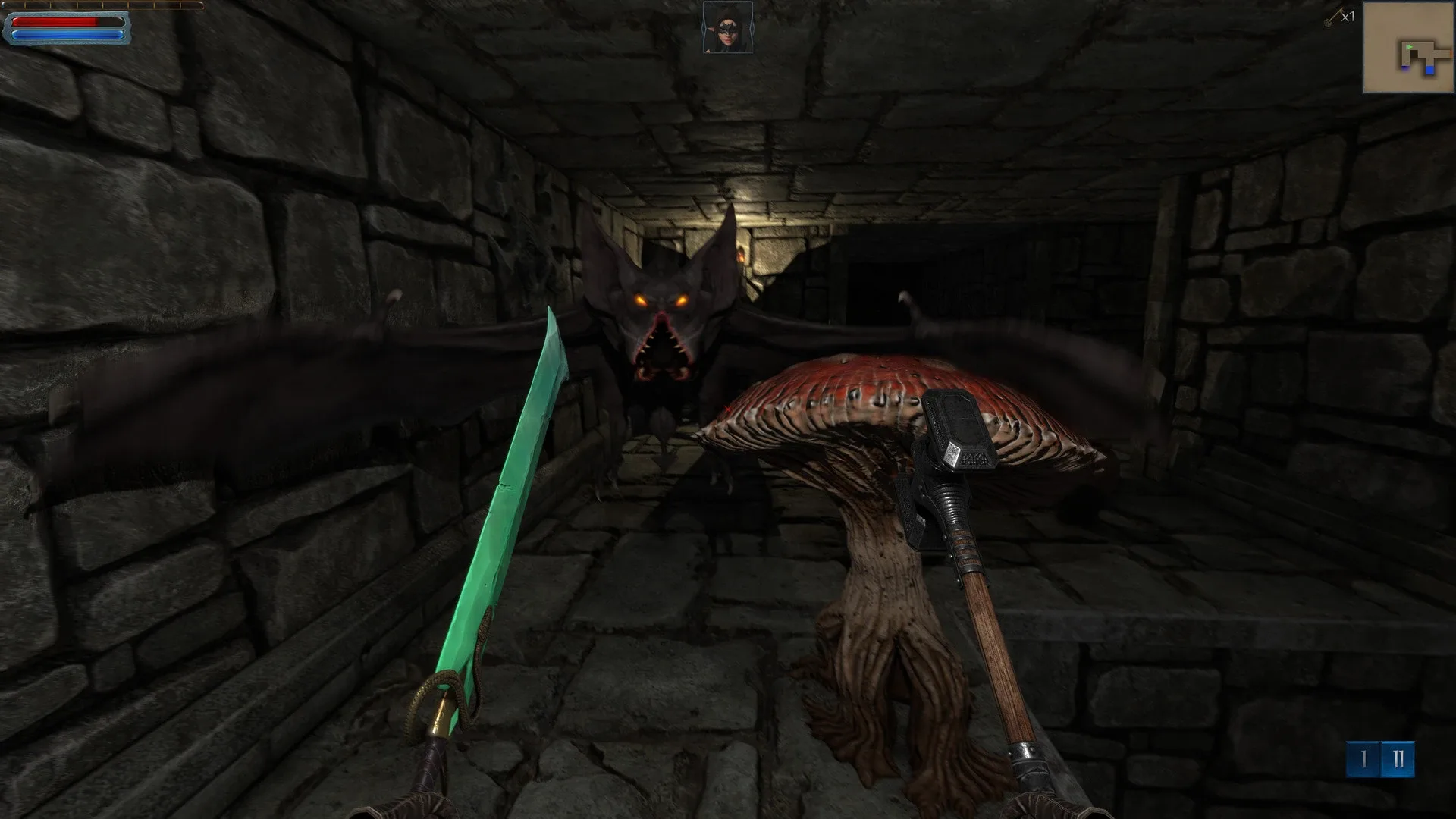Select weapon set II in bottom right

[x=1398, y=760]
